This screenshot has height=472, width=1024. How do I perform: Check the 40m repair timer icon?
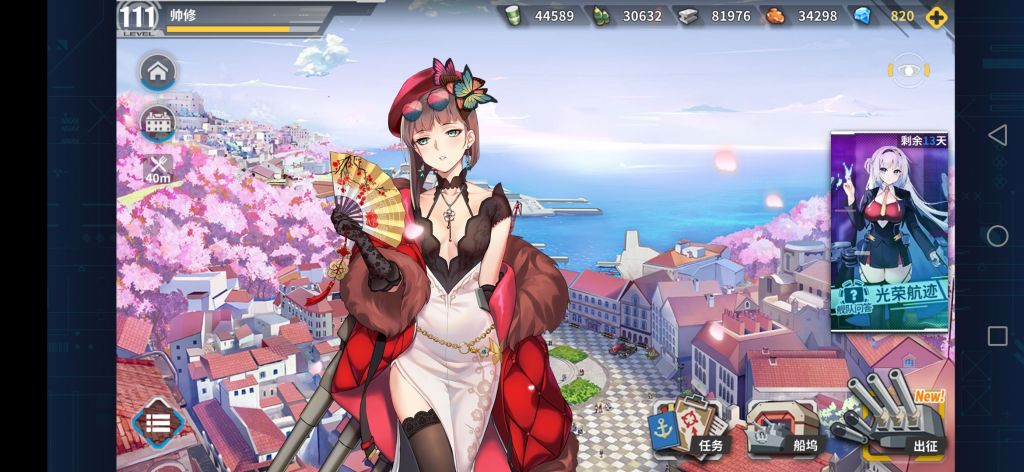(157, 168)
